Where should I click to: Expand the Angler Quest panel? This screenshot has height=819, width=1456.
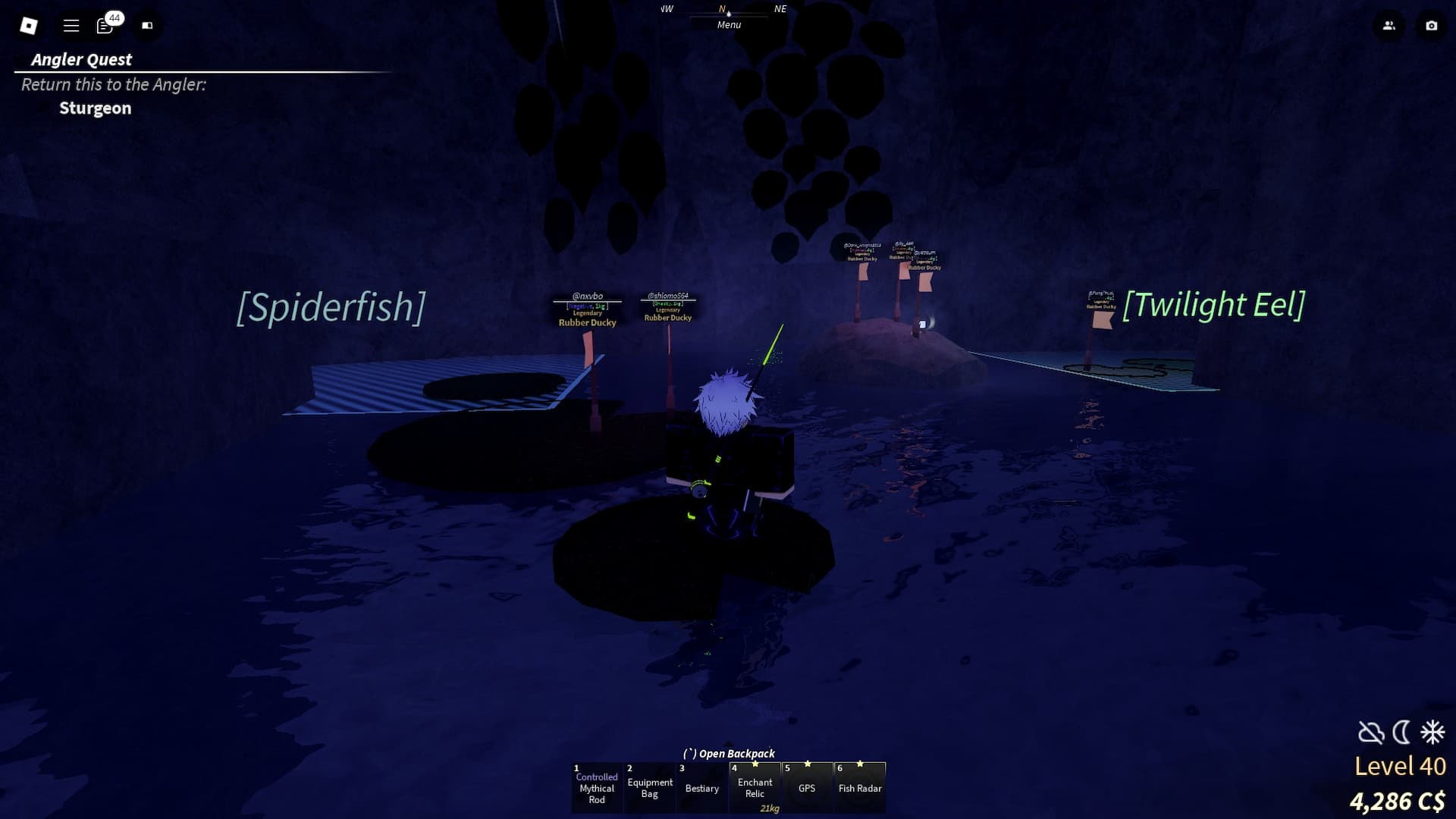80,59
